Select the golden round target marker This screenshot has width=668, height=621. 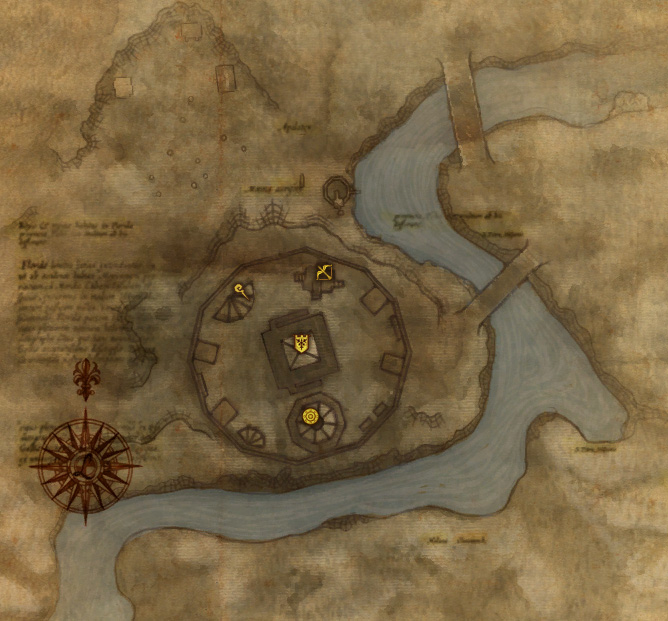pos(309,415)
